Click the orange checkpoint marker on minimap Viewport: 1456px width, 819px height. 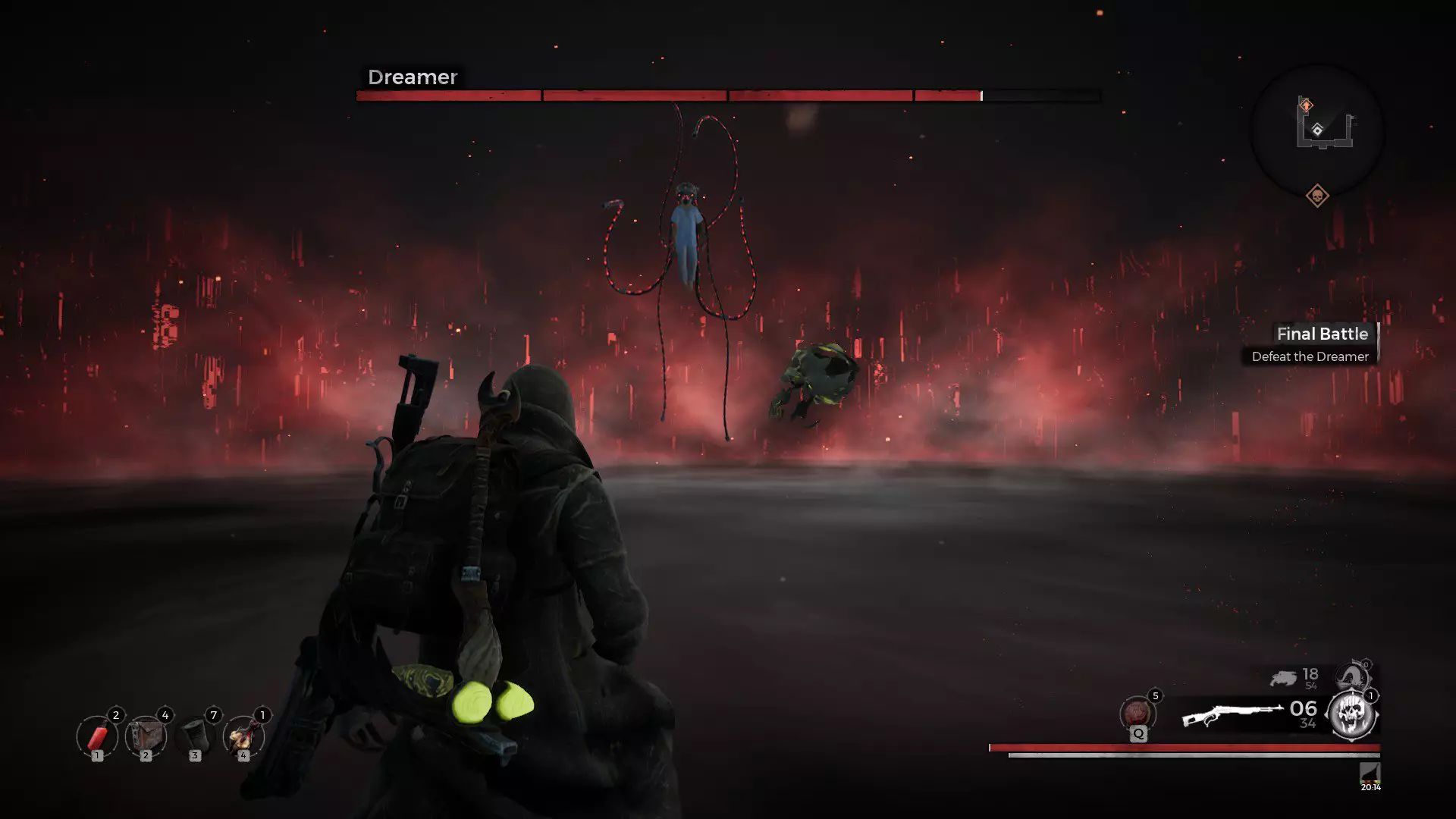coord(1306,105)
